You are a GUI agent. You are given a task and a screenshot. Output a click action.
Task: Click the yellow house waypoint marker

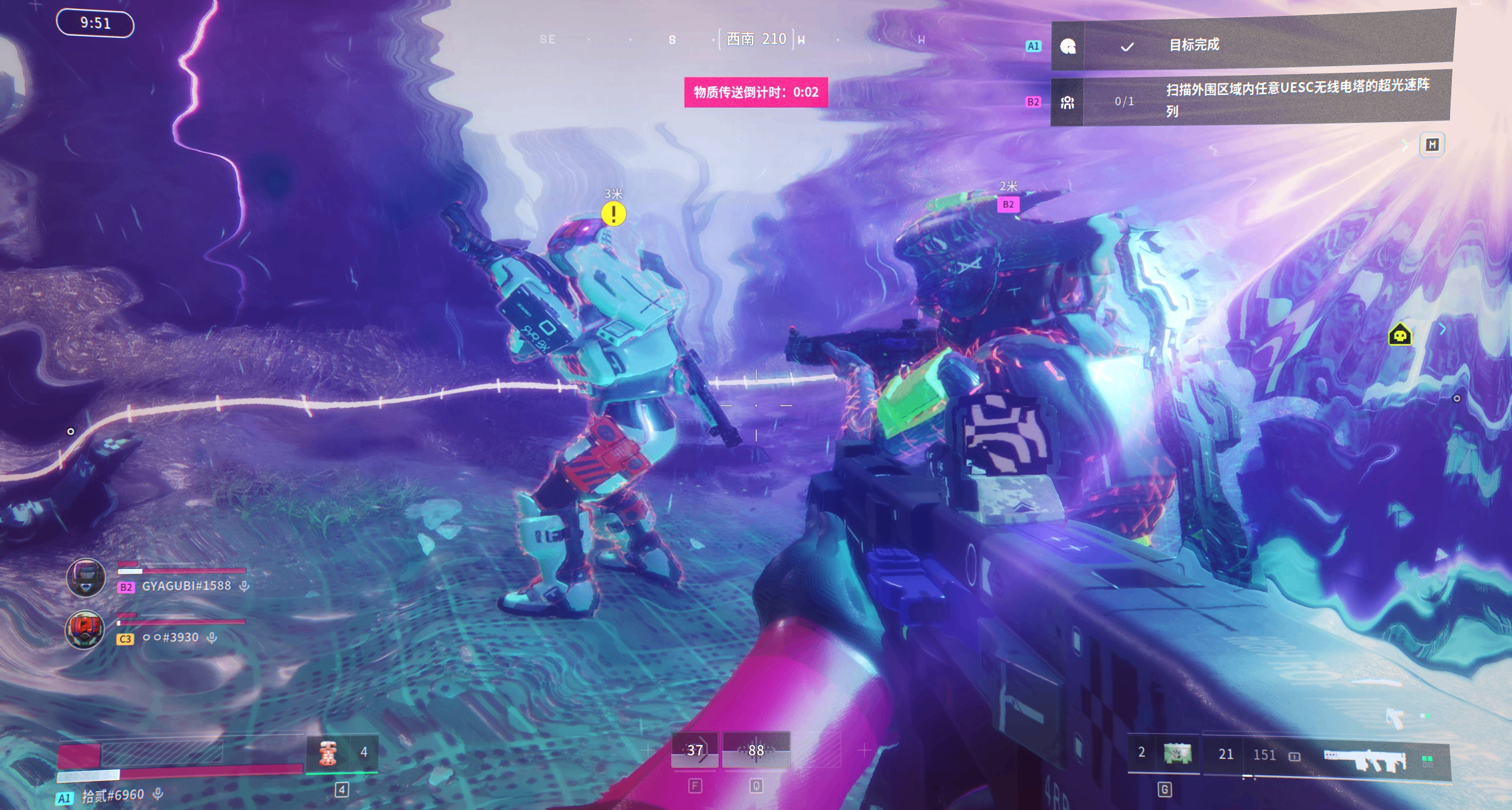click(x=1399, y=335)
